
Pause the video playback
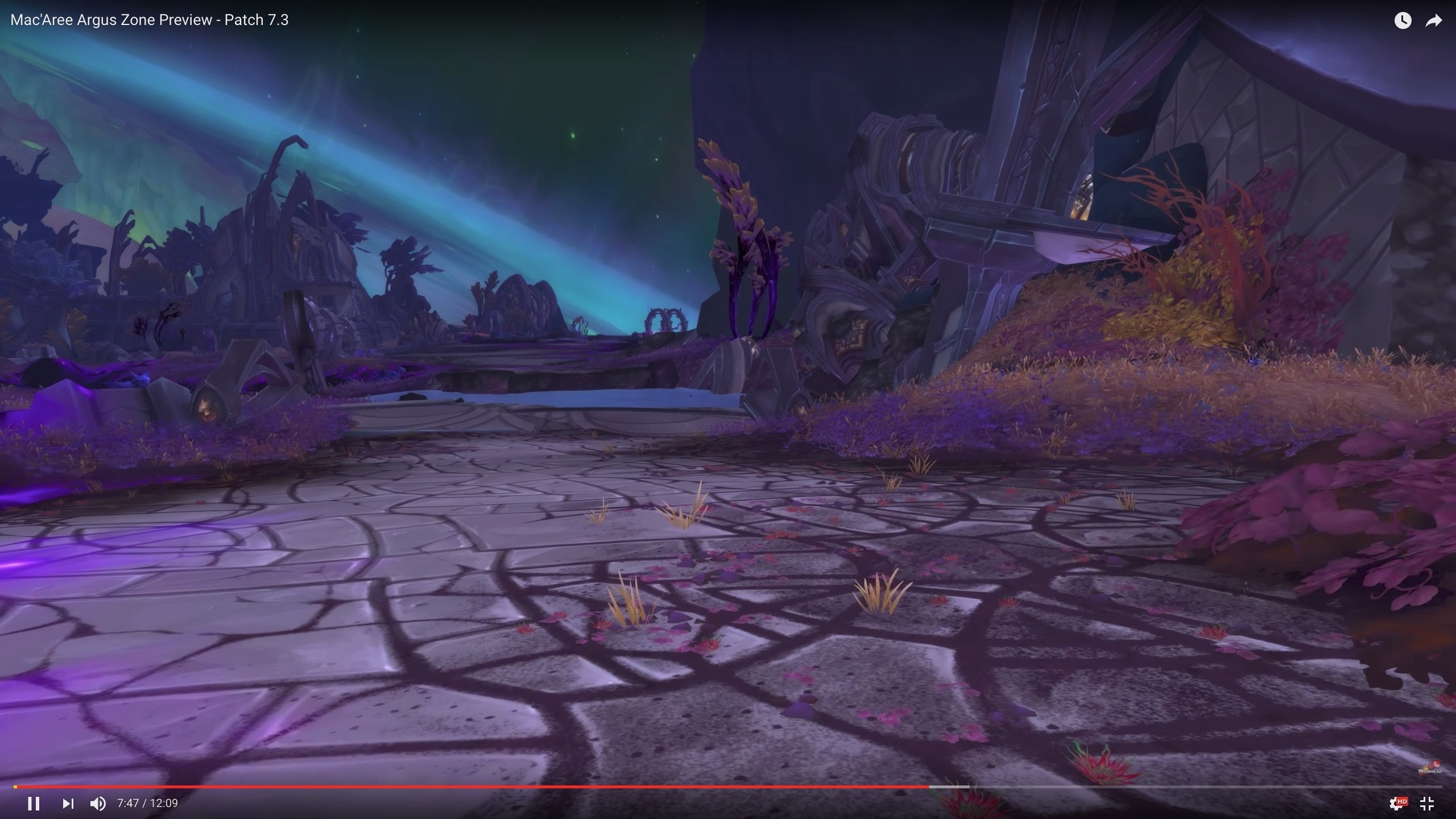coord(34,804)
